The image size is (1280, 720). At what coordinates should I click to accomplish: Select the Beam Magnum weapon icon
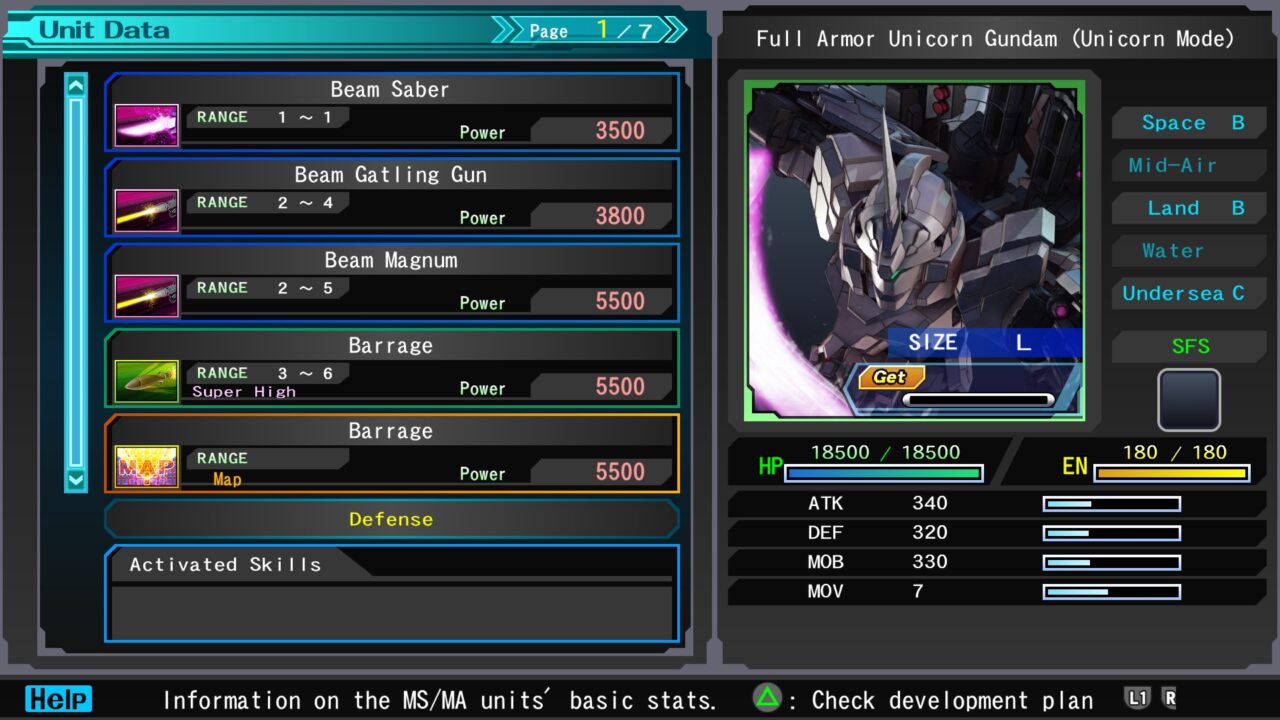146,294
